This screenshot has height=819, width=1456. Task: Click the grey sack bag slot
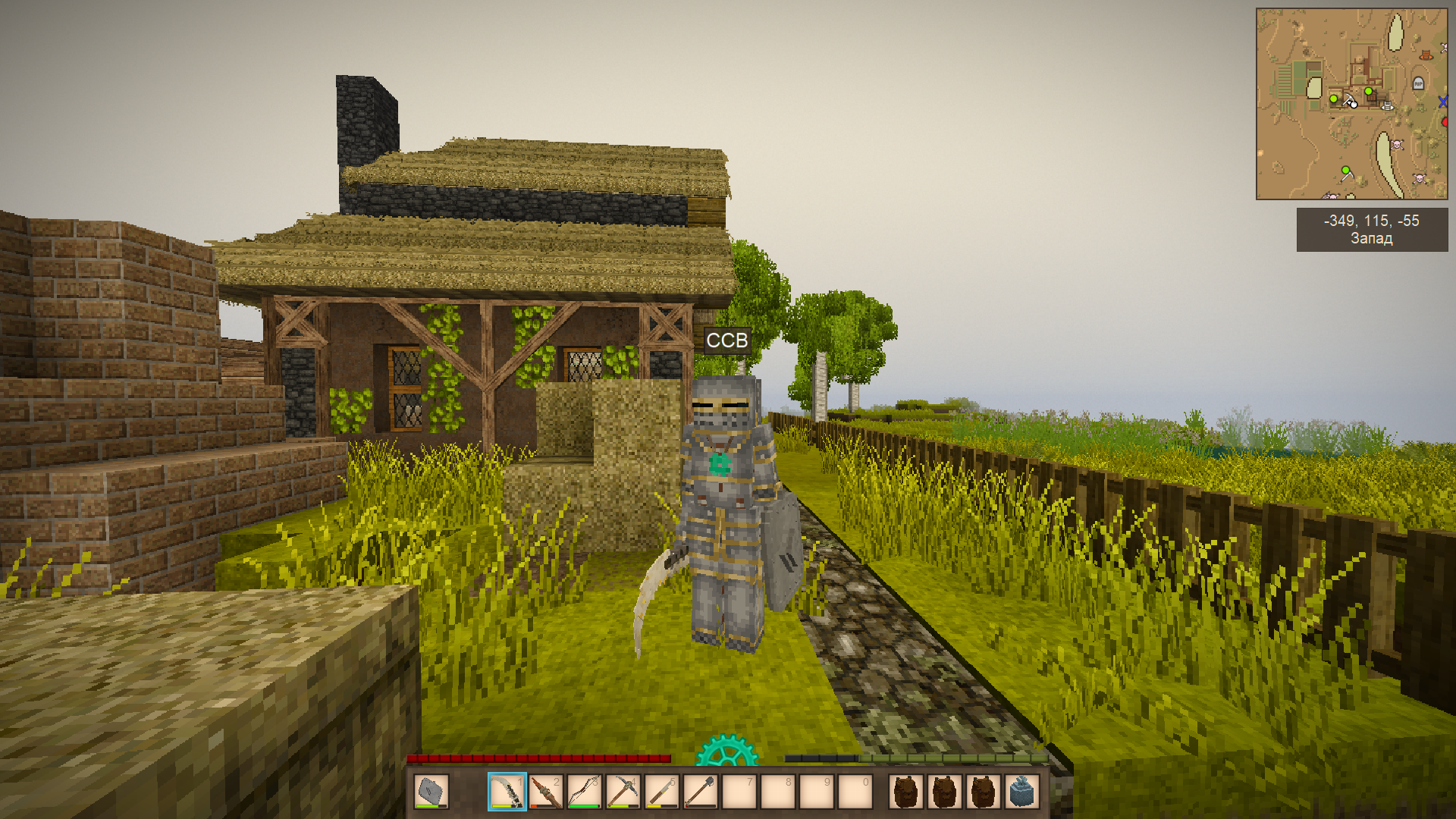click(1021, 792)
